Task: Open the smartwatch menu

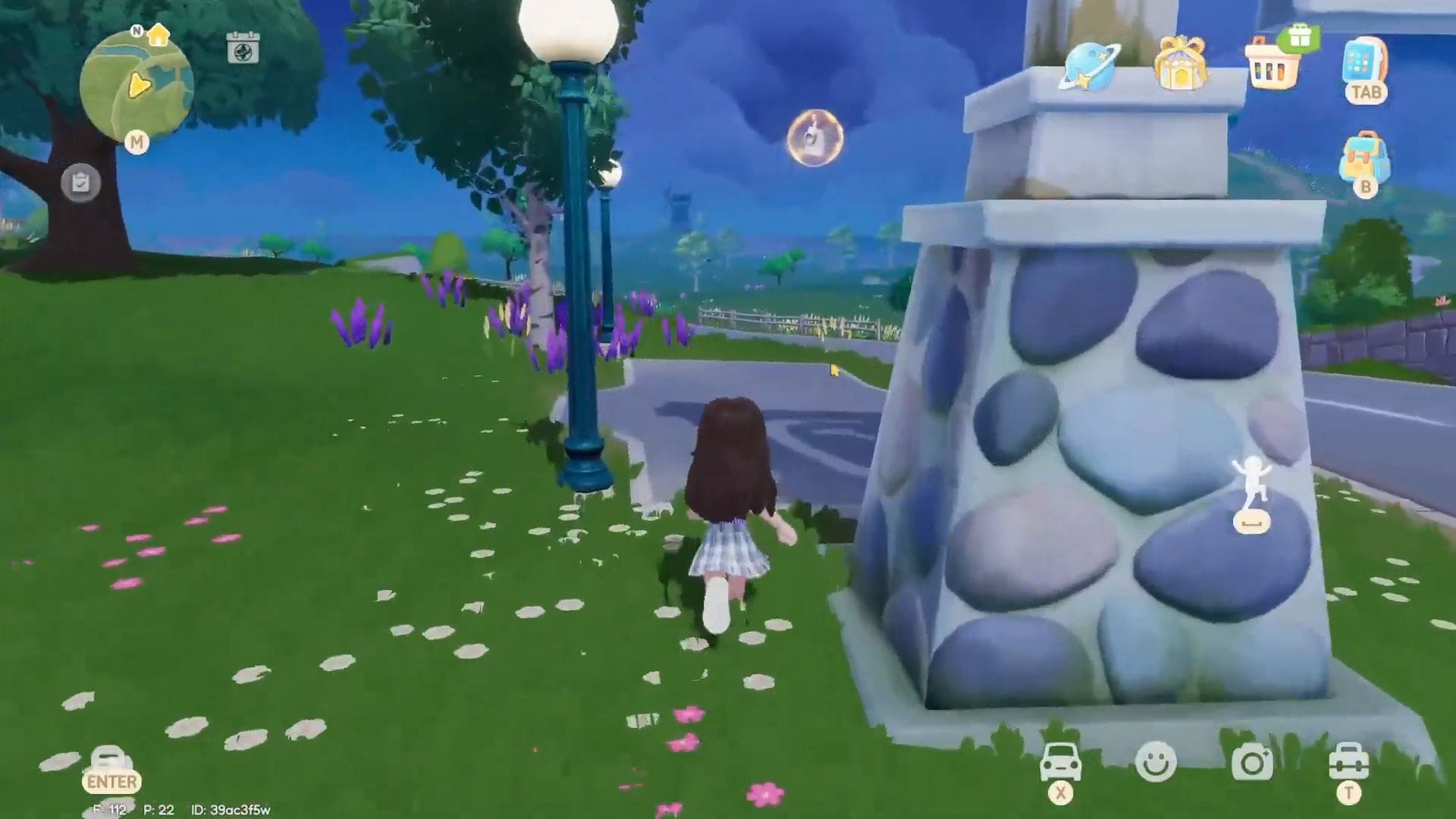Action: [1365, 62]
